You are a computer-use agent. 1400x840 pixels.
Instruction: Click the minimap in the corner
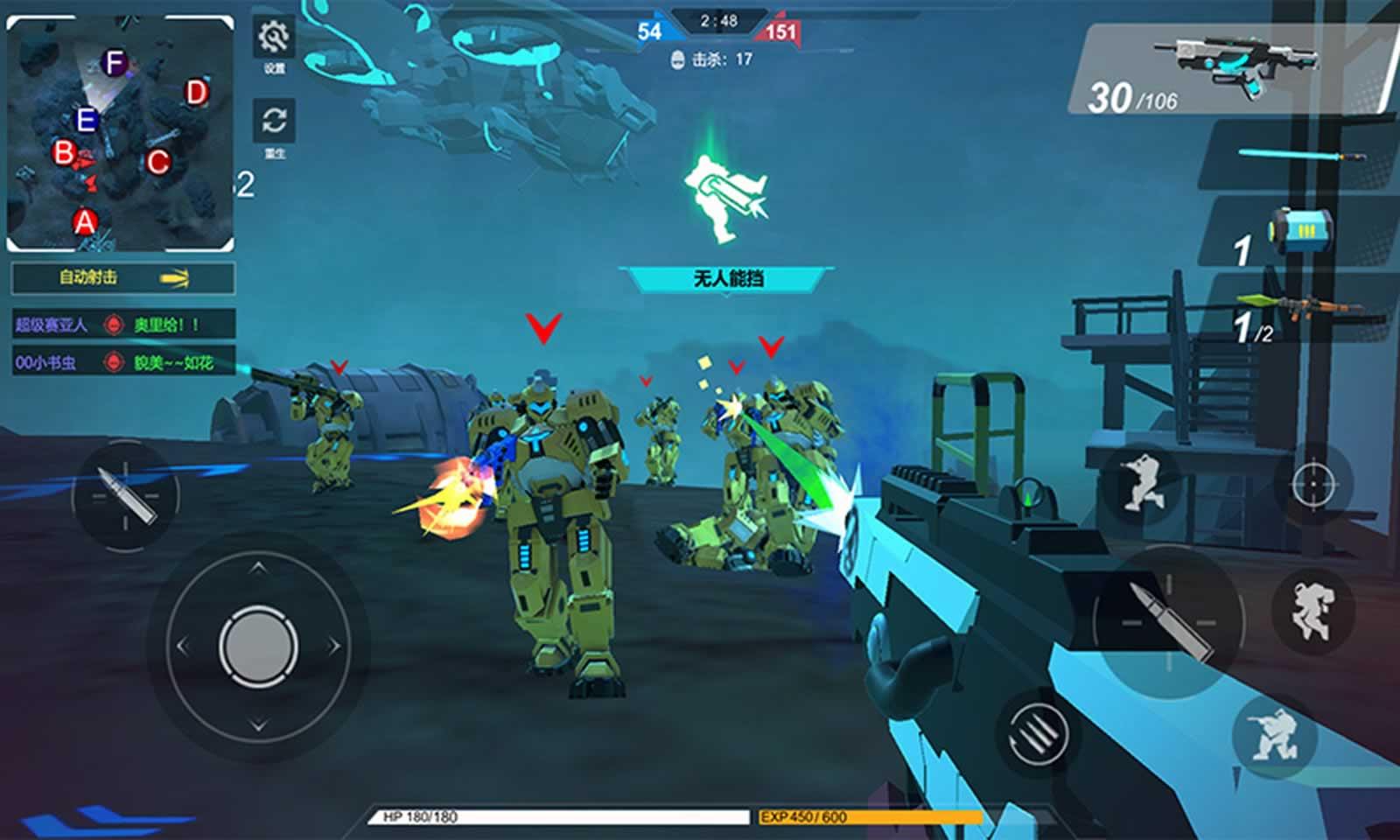[121, 134]
